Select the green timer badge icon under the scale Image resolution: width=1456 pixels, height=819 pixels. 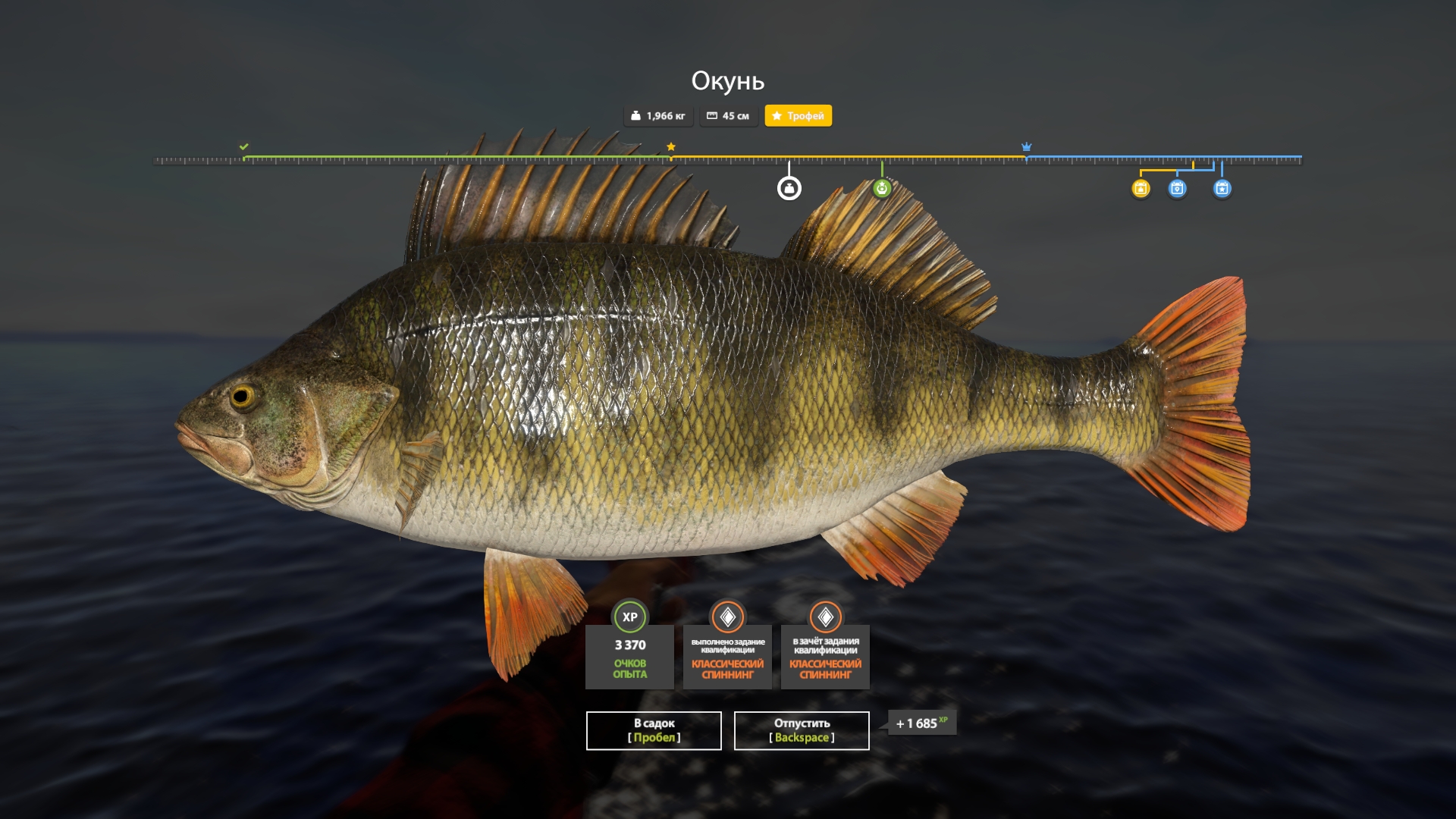[882, 187]
